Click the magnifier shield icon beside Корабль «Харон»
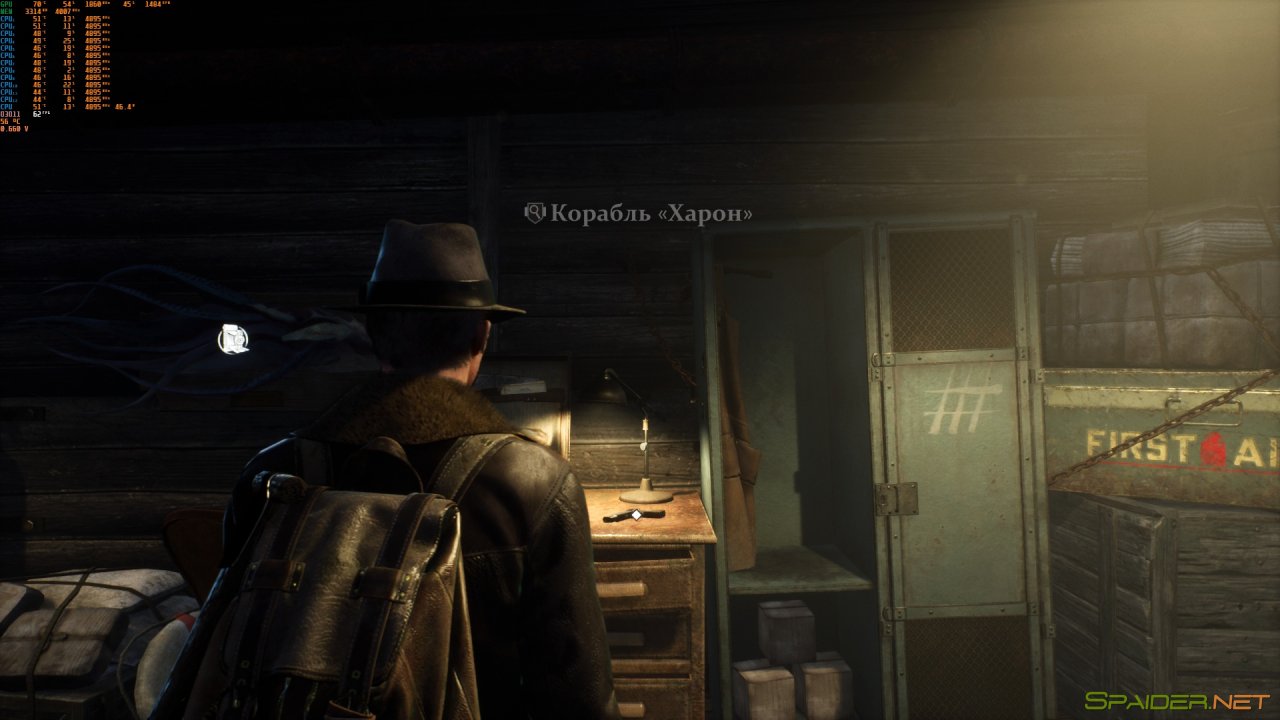1280x720 pixels. point(535,213)
